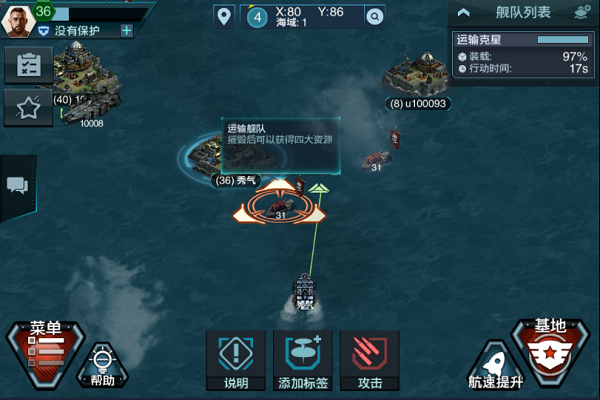The image size is (600, 400).
Task: Click the coordinate search magnifier
Action: [x=374, y=16]
